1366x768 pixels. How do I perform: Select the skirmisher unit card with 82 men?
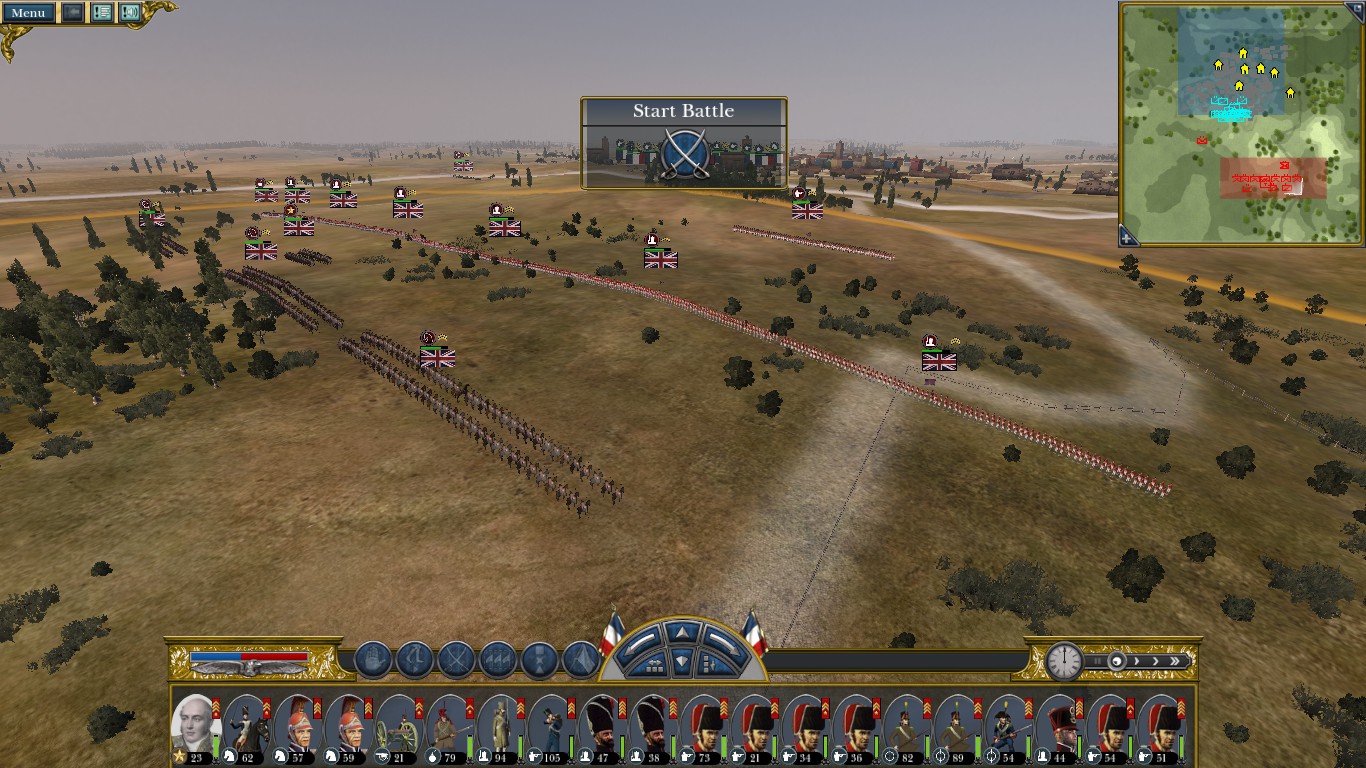909,726
